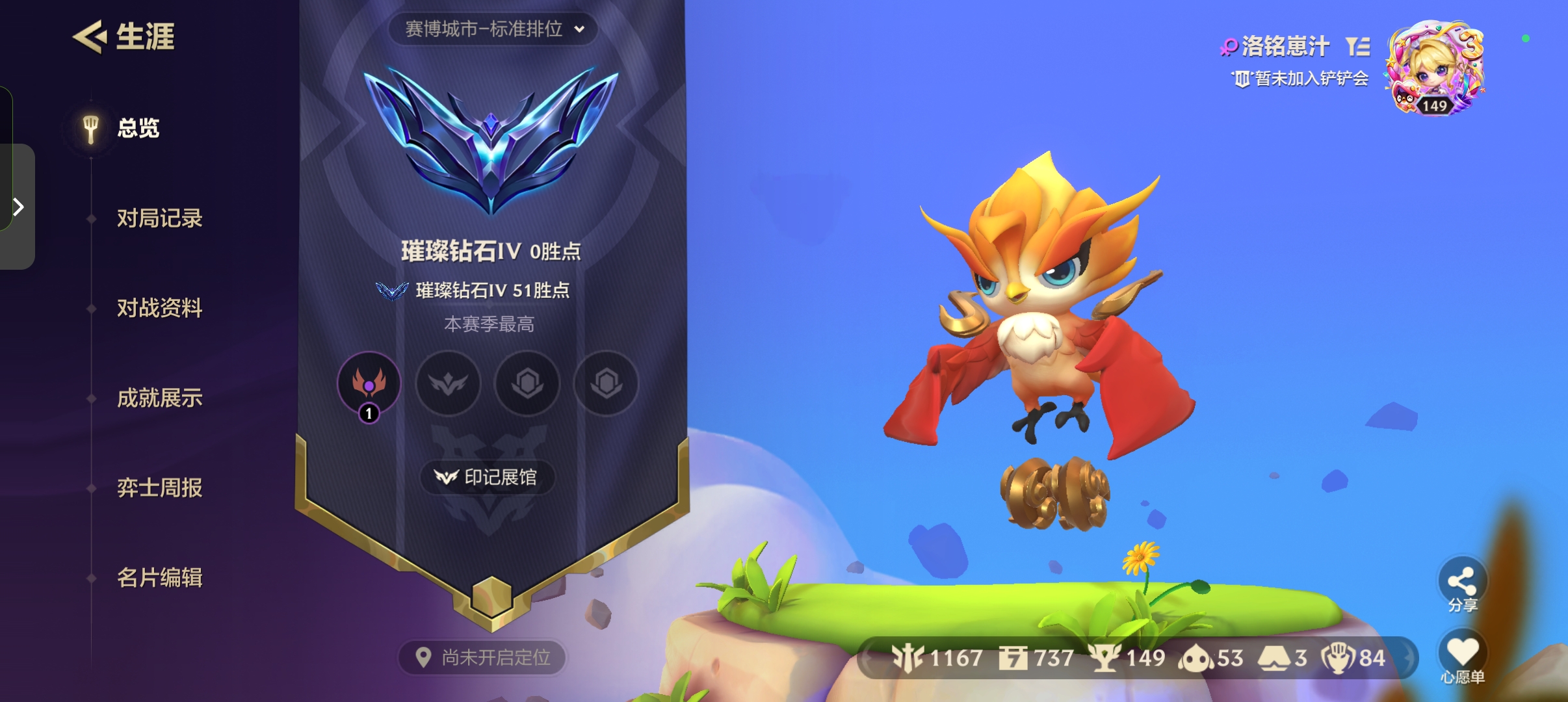Open the 弈士周报 weekly report tab
This screenshot has width=1568, height=702.
[159, 487]
